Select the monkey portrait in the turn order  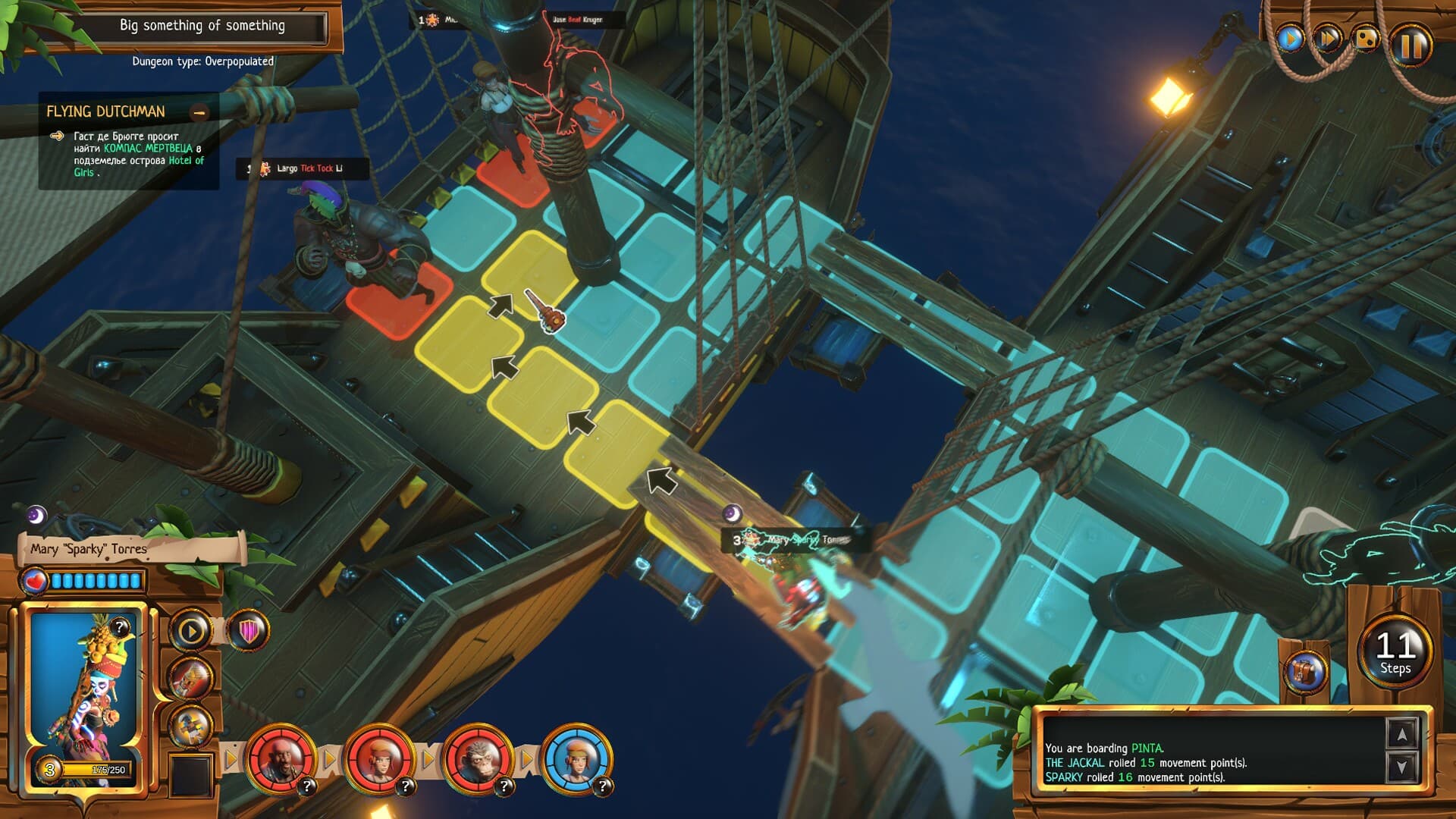pyautogui.click(x=476, y=758)
